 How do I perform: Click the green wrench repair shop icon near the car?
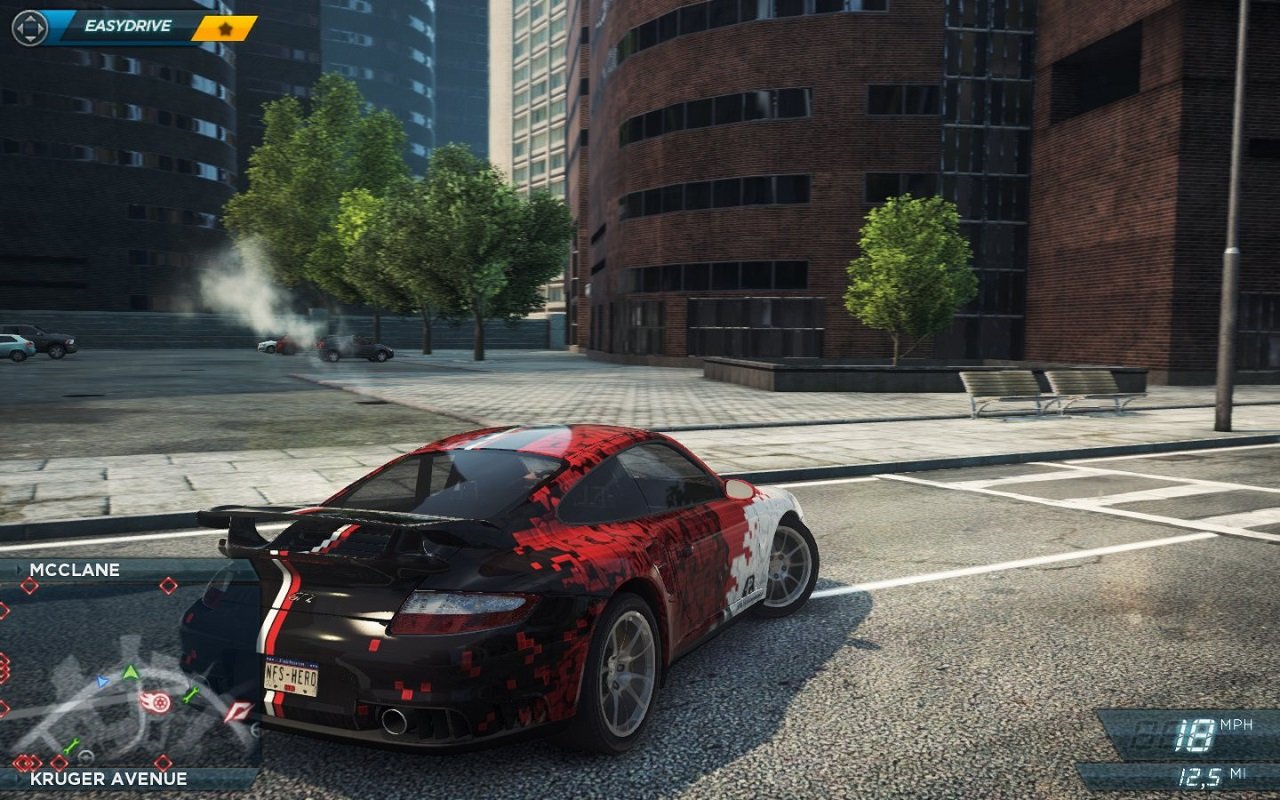pyautogui.click(x=192, y=695)
